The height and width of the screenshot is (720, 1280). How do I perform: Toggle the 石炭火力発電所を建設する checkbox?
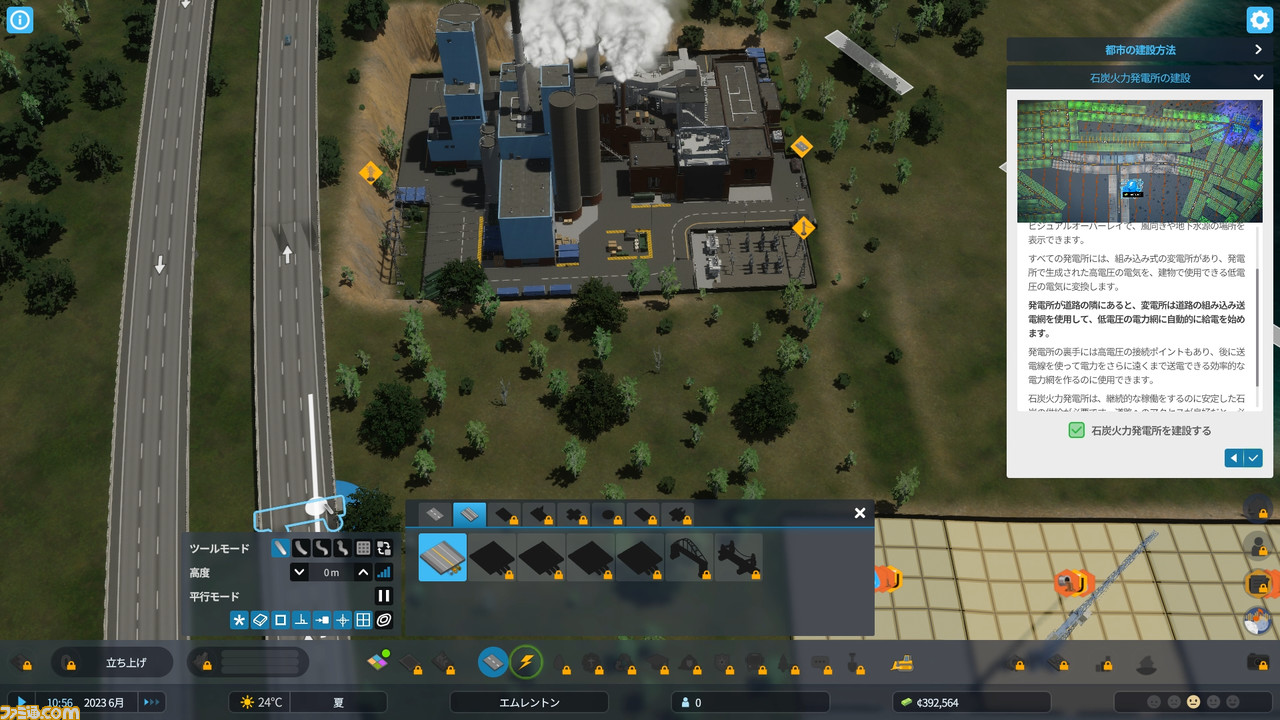coord(1076,430)
